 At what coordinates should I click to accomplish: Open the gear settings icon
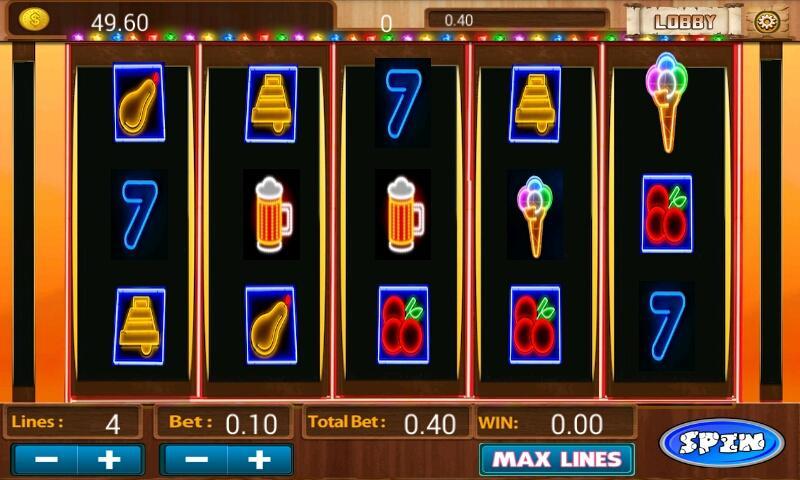[x=767, y=21]
